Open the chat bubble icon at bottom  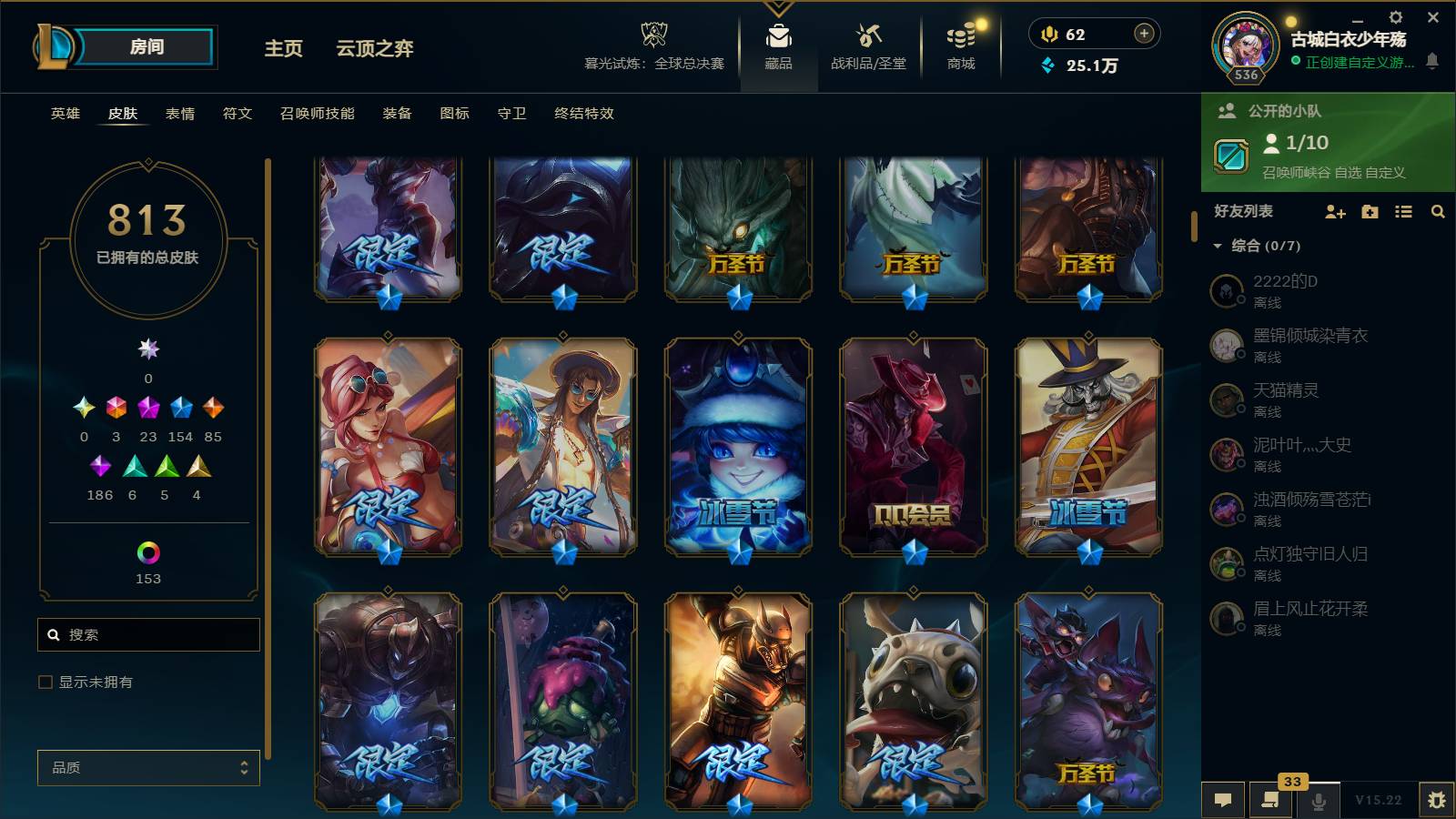1223,799
